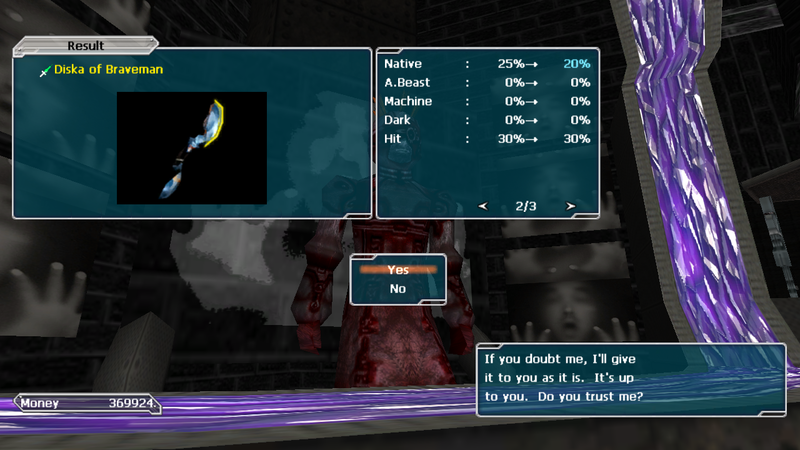This screenshot has height=450, width=800.
Task: Select the Diska of Braveman weapon preview
Action: [x=192, y=148]
